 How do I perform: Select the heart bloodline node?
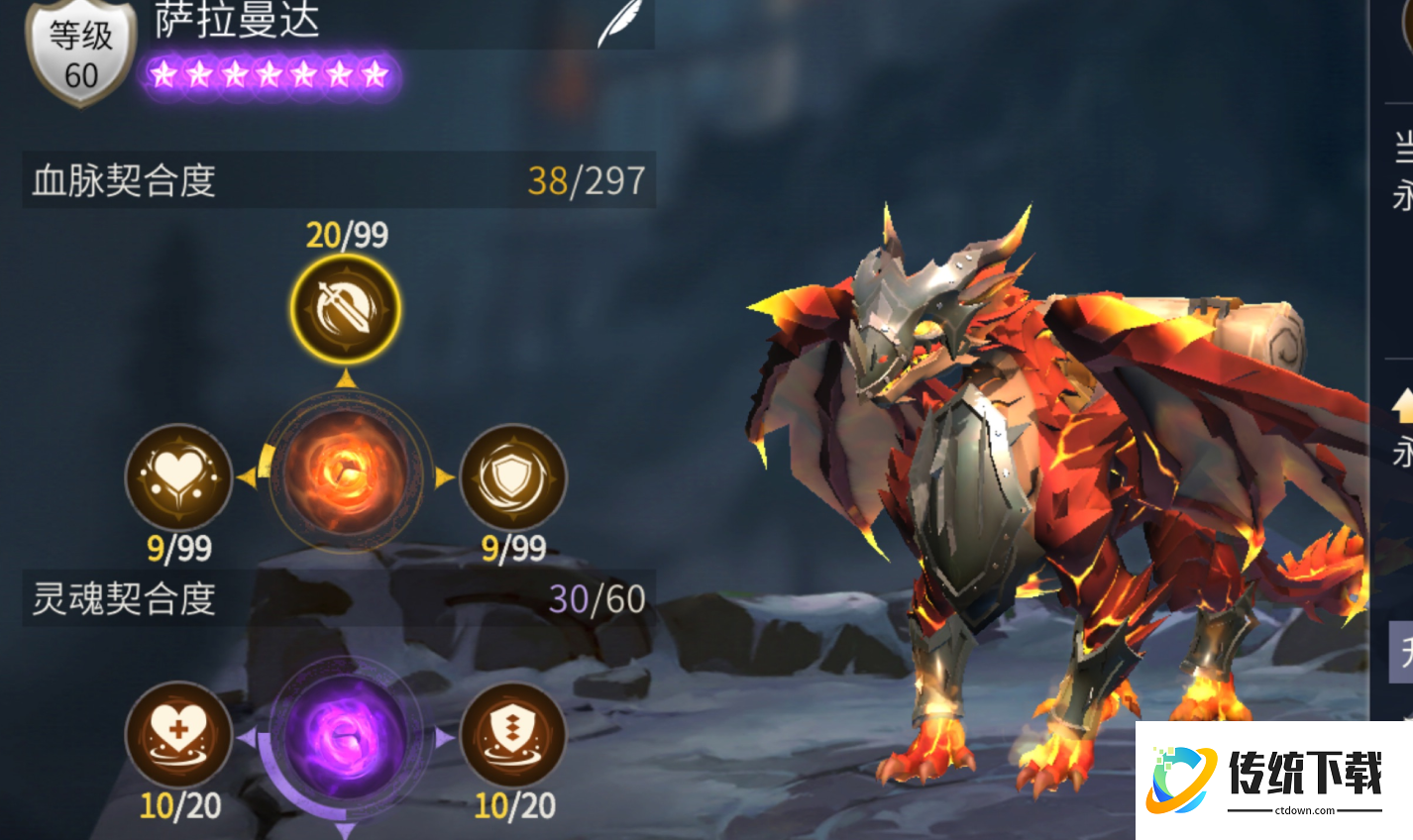pyautogui.click(x=178, y=477)
